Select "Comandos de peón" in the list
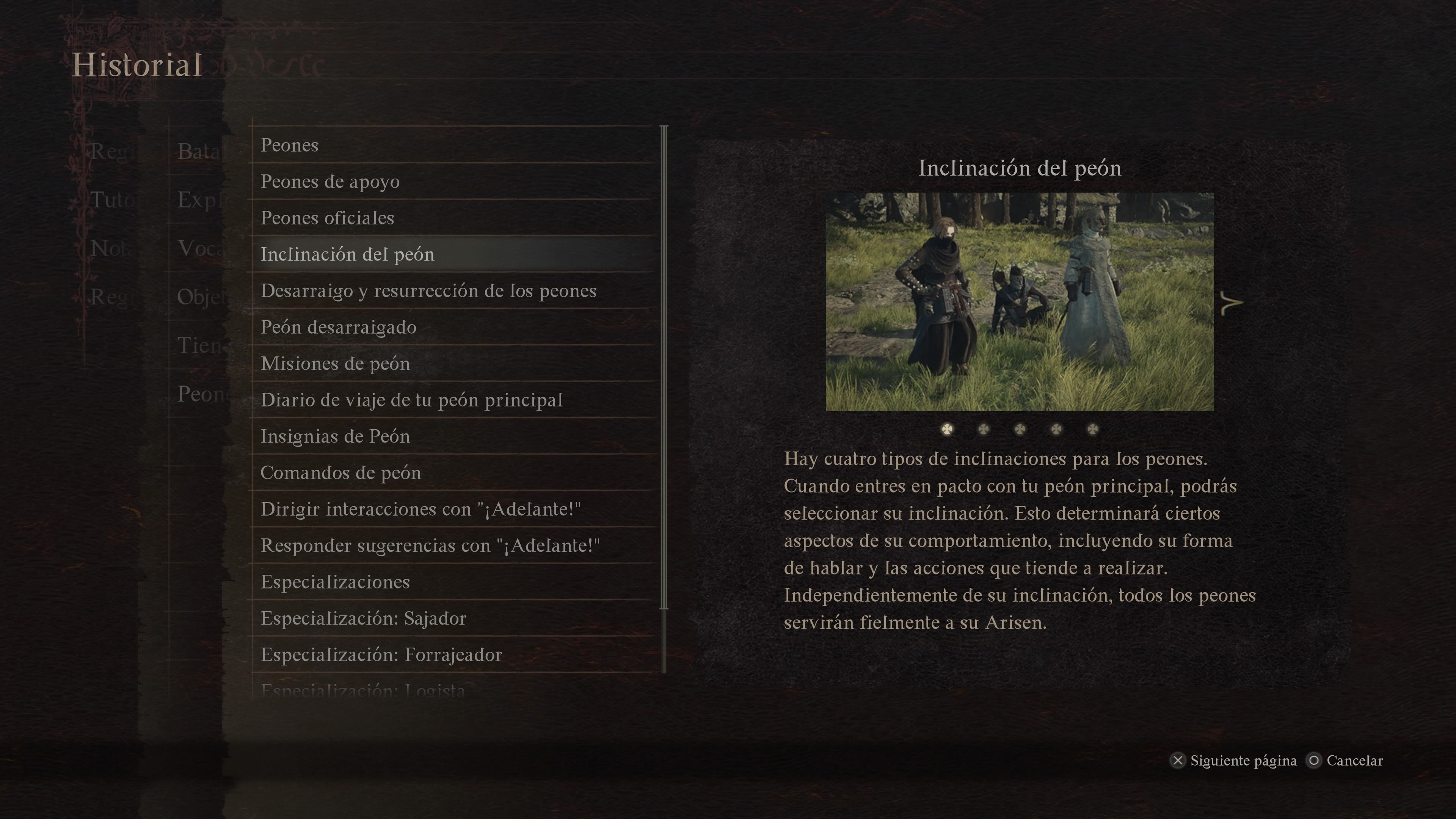Viewport: 1456px width, 819px height. [x=341, y=472]
